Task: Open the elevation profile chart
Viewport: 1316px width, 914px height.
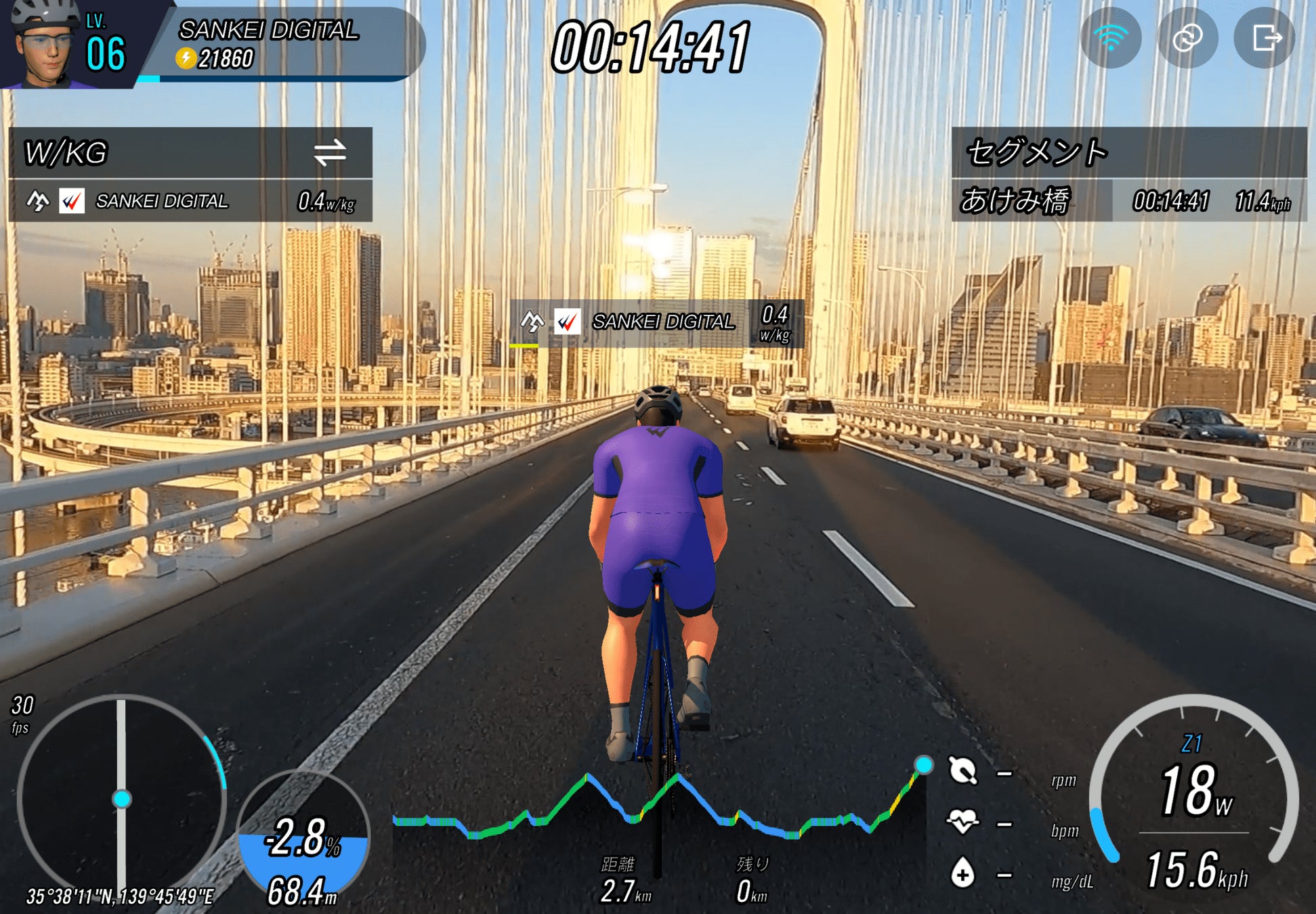Action: tap(659, 809)
